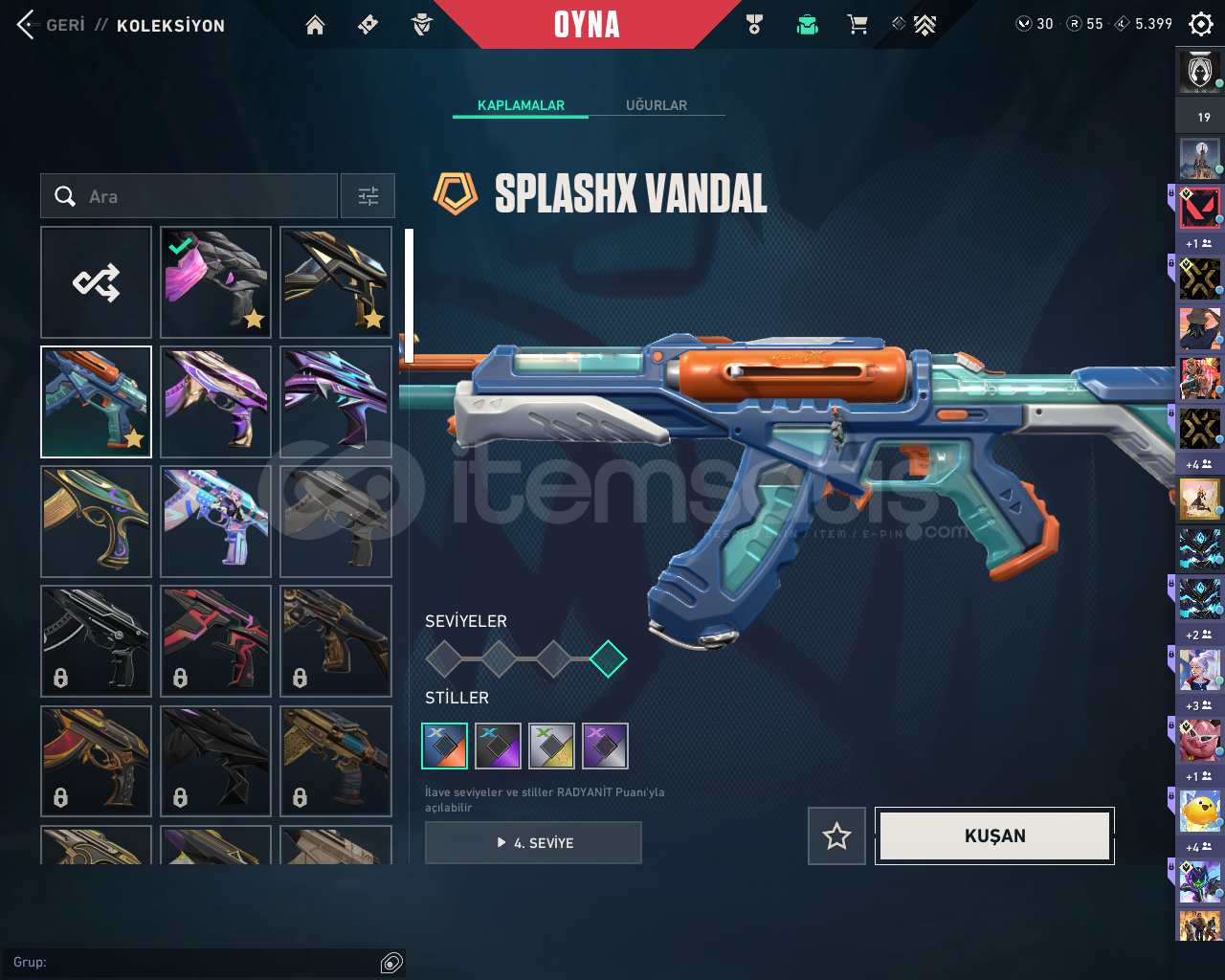This screenshot has width=1225, height=980.
Task: Go back with the GERİ arrow
Action: [27, 25]
